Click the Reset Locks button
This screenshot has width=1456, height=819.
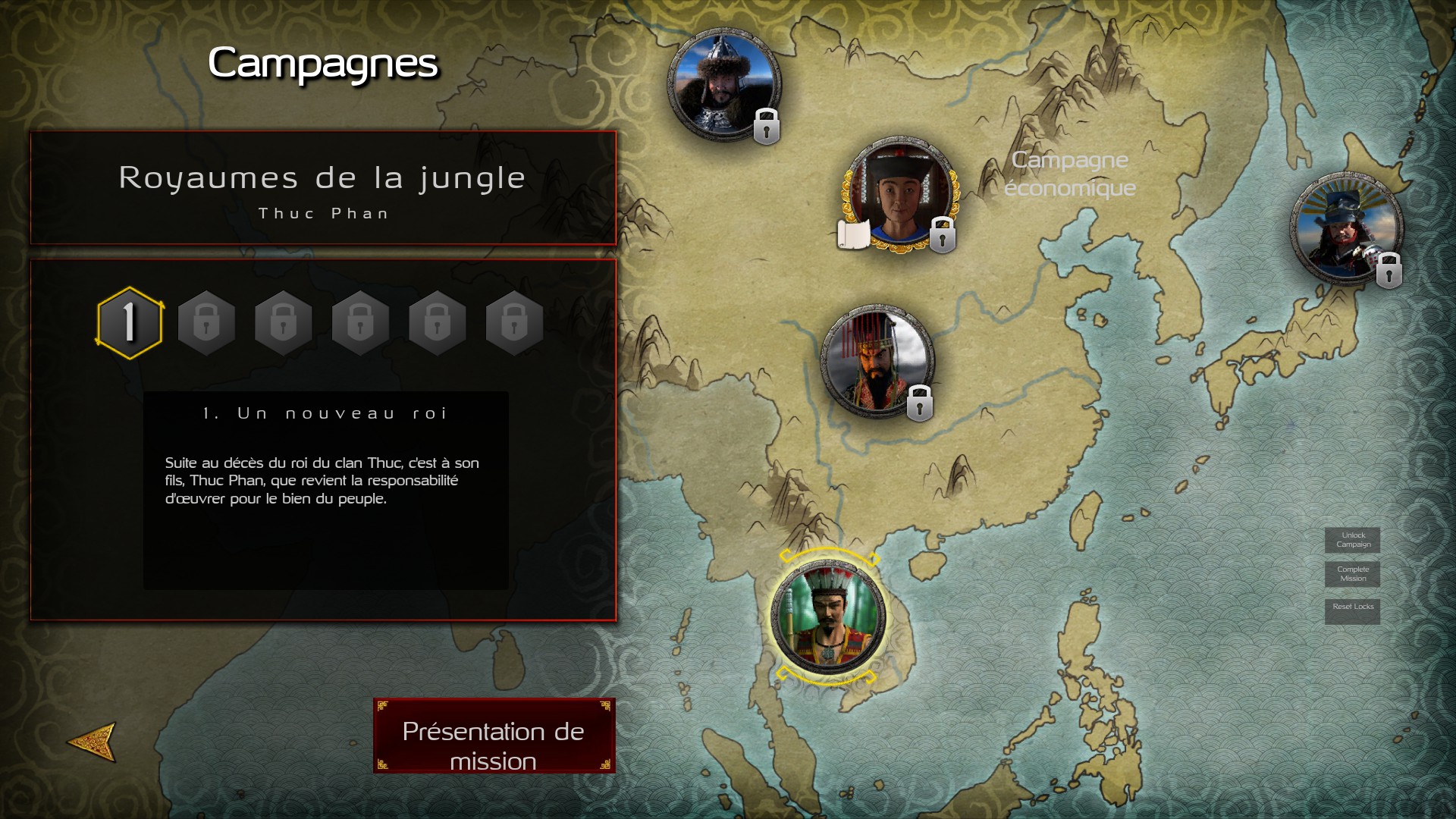pos(1353,607)
